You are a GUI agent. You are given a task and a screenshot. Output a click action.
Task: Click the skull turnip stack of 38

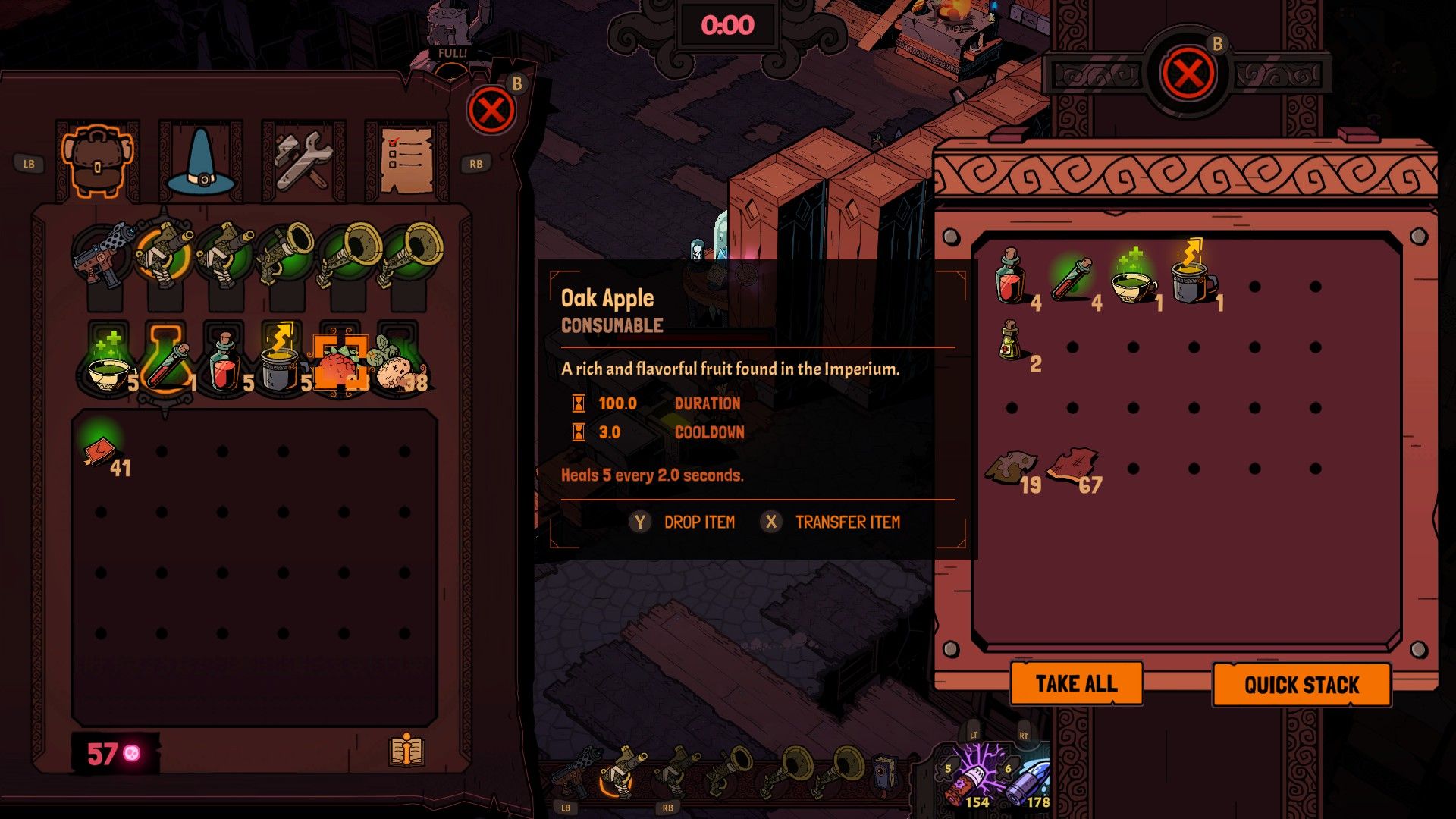coord(397,364)
